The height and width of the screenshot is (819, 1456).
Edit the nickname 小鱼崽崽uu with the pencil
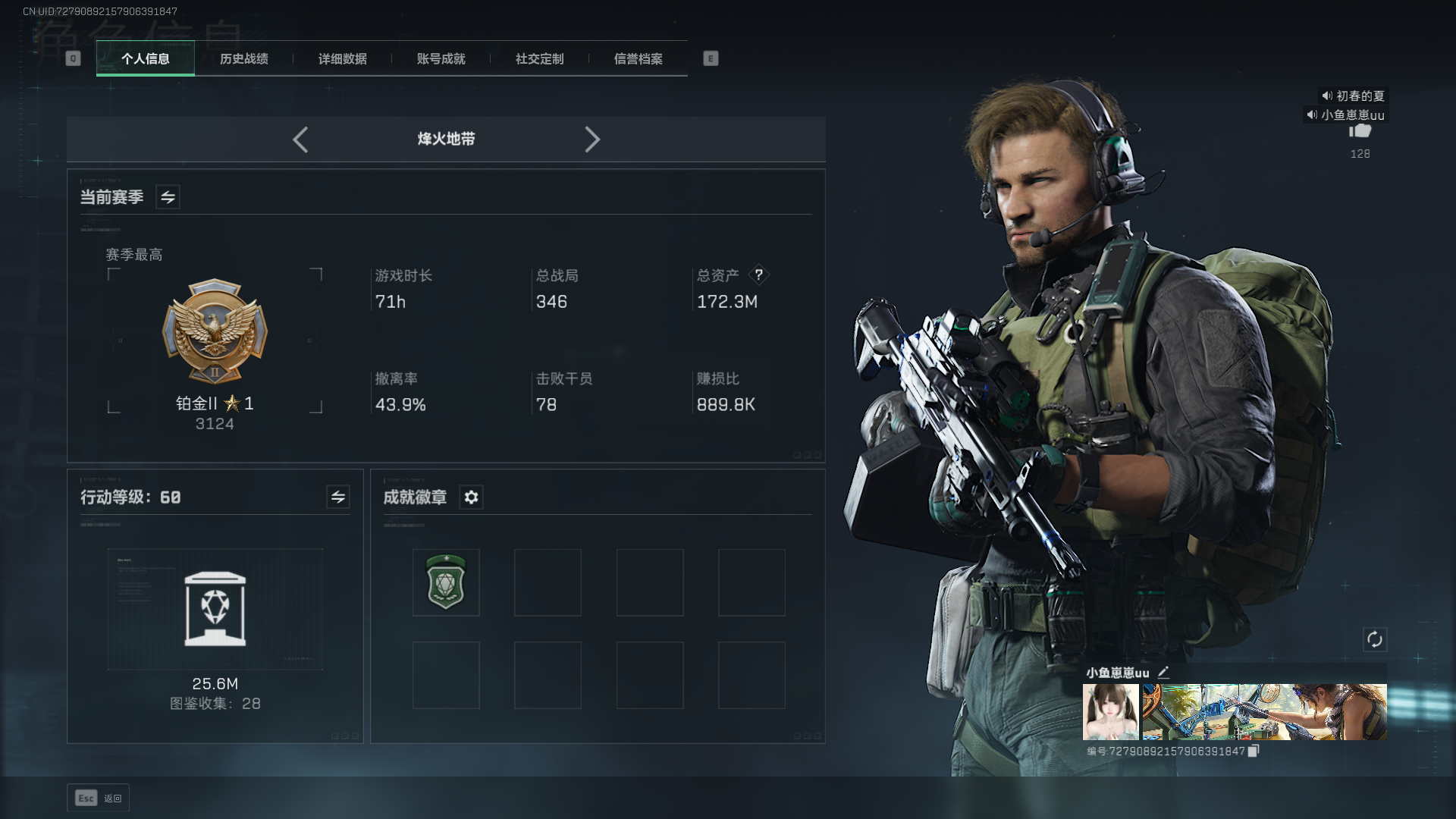[x=1164, y=672]
